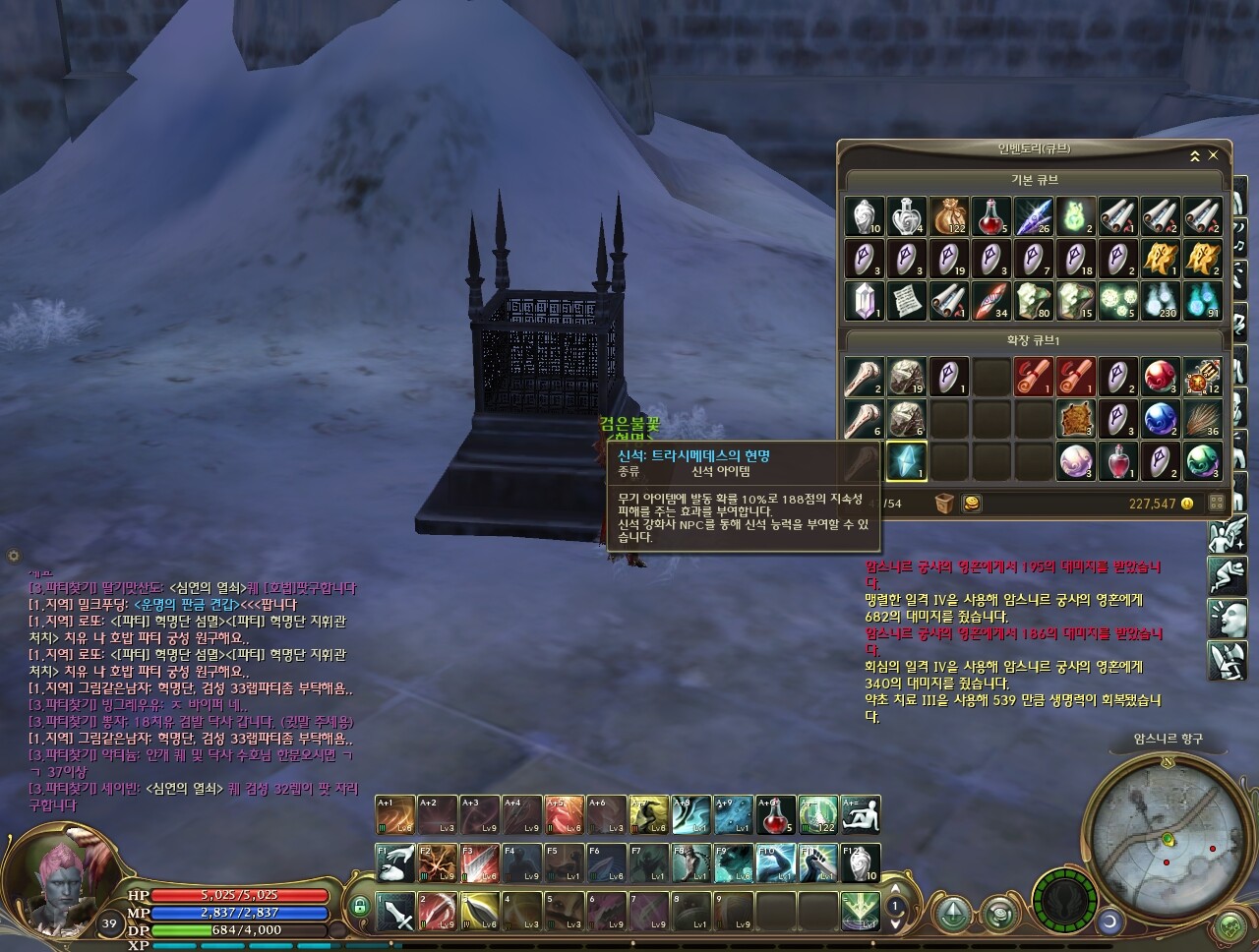This screenshot has height=952, width=1259.
Task: Click the trash bin icon in inventory
Action: (x=944, y=504)
